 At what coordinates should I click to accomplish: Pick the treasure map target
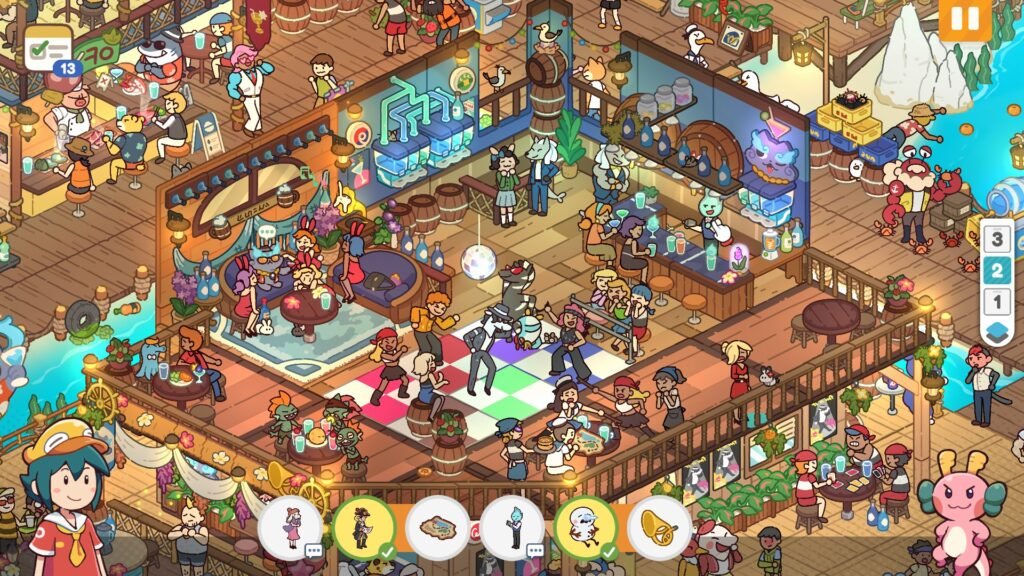click(x=438, y=527)
